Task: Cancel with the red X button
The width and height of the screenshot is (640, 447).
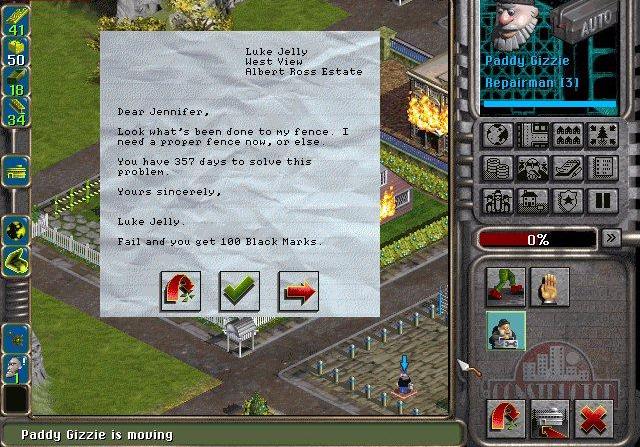Action: pos(599,417)
